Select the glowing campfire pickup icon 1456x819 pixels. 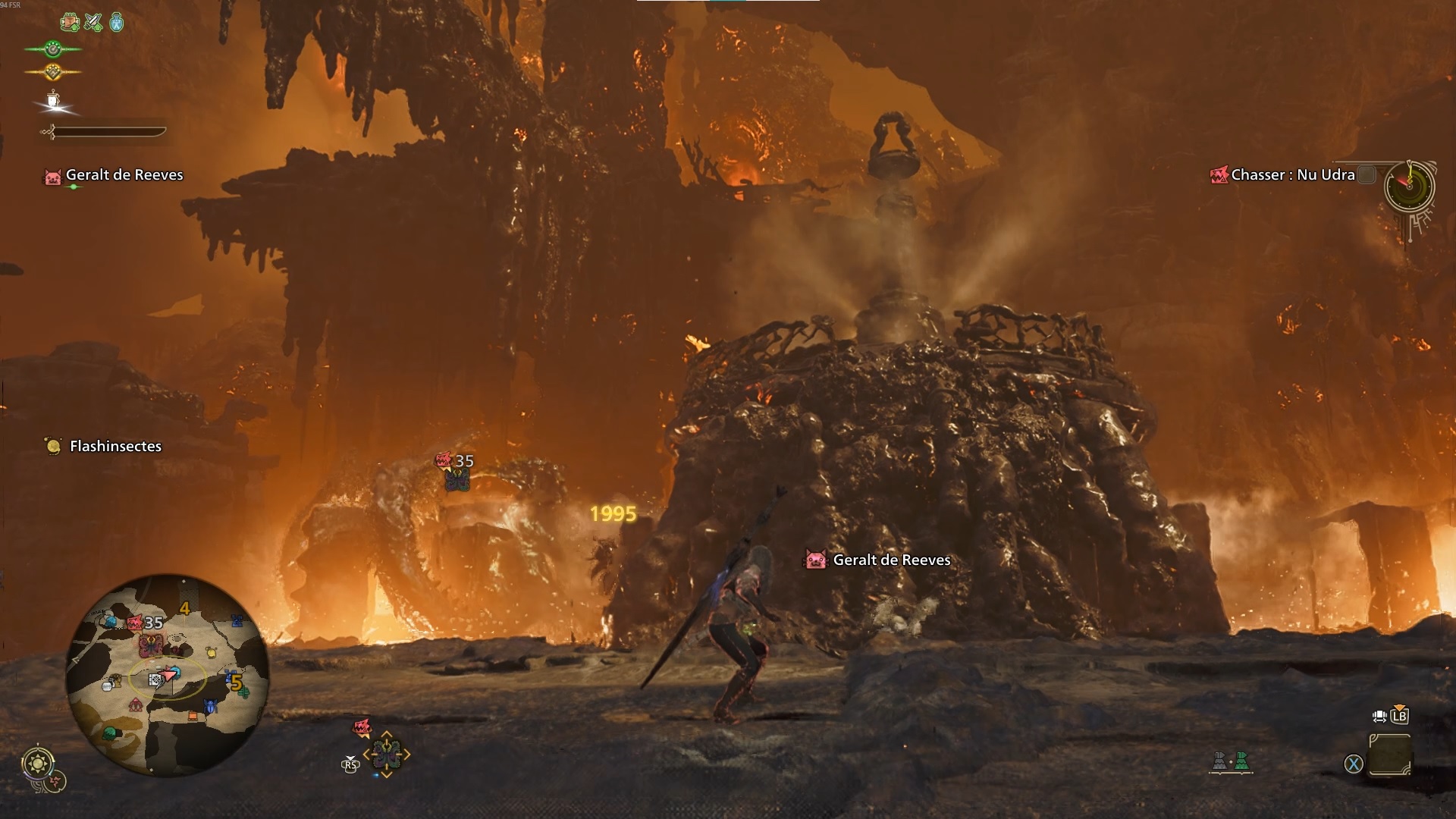[x=52, y=99]
